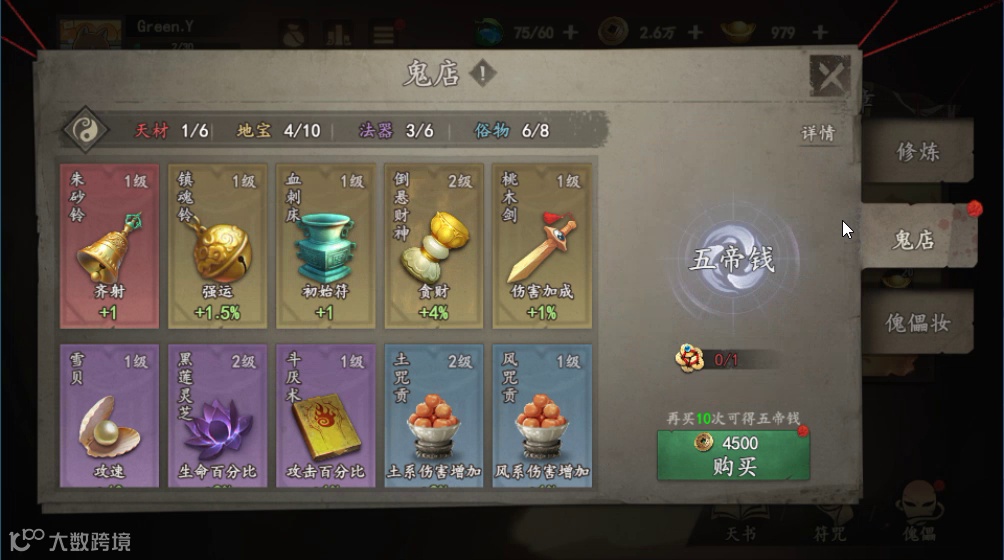
Task: Switch to the 修炼 tab
Action: 918,152
